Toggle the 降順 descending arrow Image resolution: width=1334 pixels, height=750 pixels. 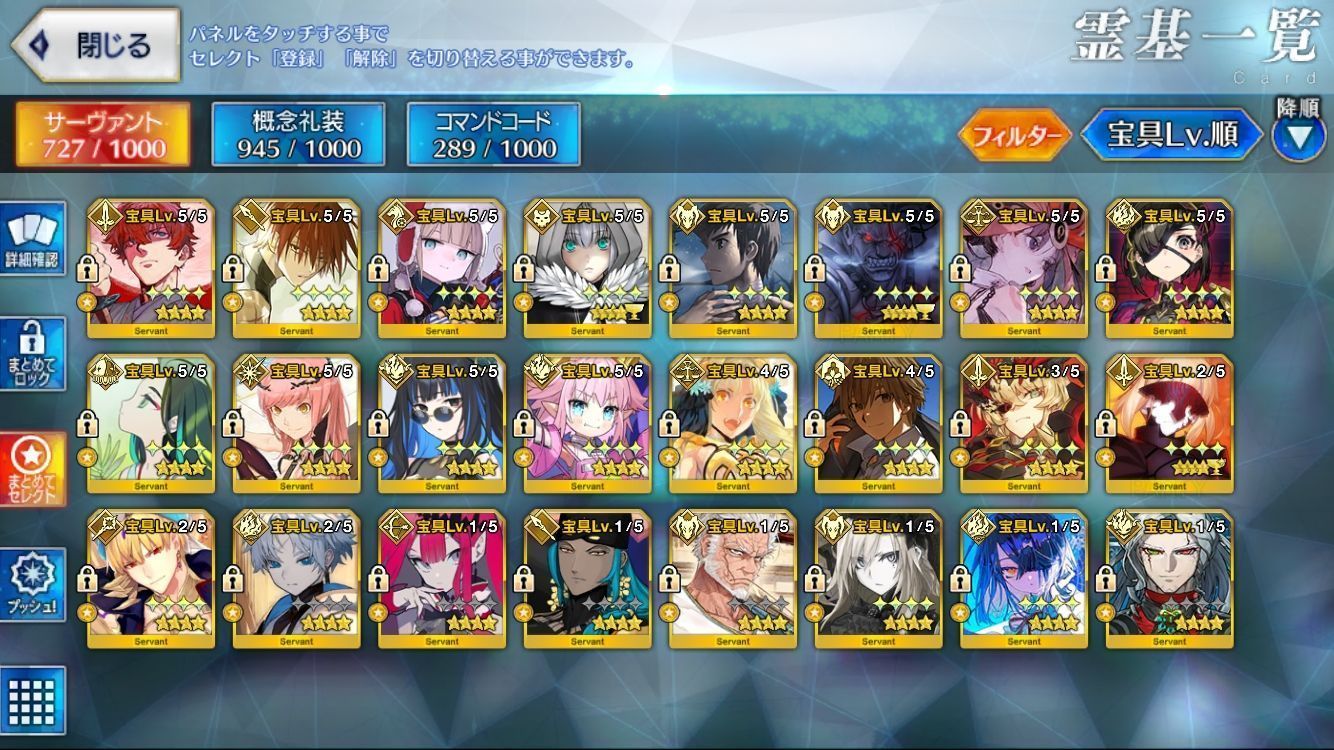click(1298, 136)
